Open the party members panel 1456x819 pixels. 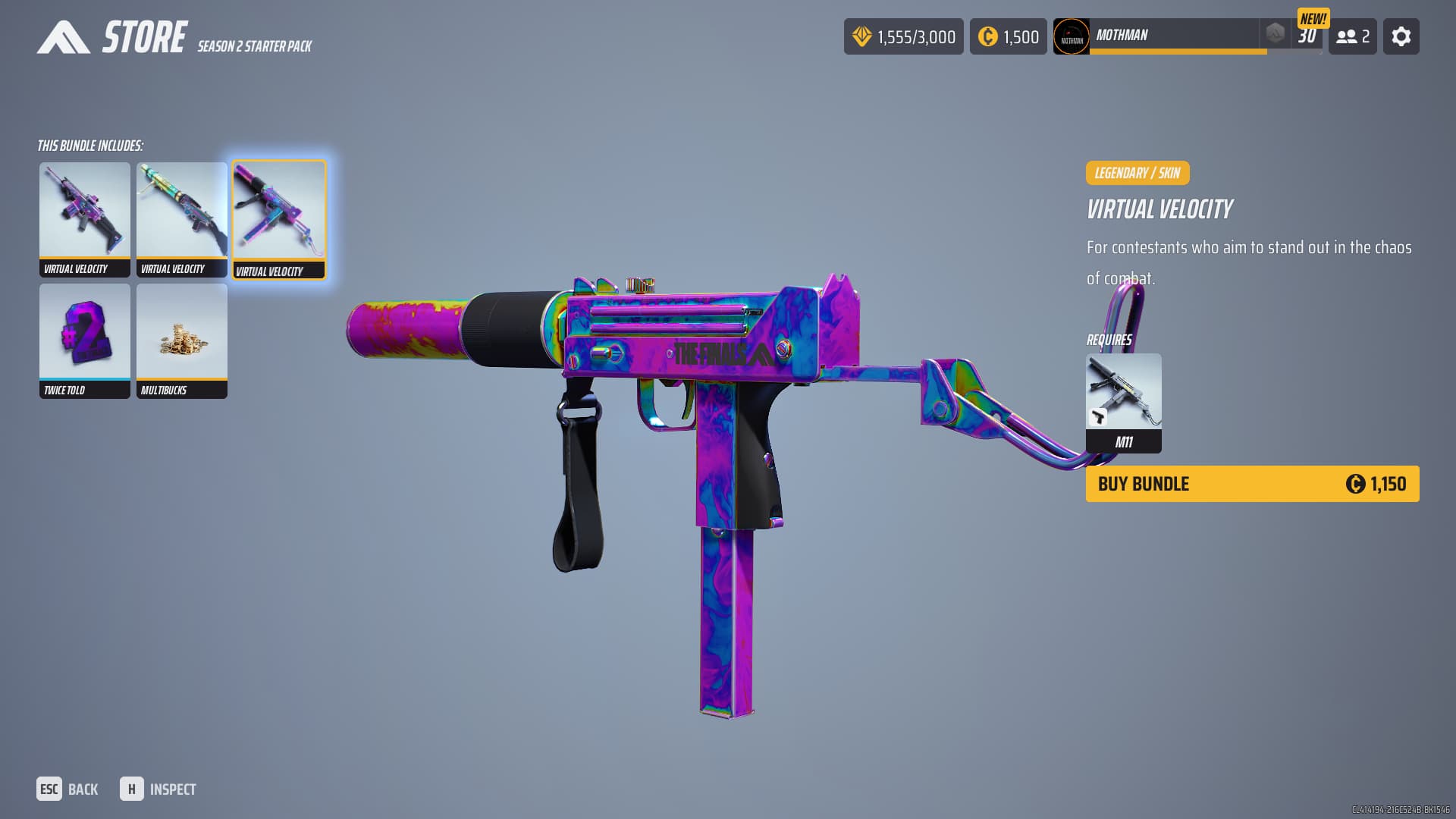coord(1352,36)
